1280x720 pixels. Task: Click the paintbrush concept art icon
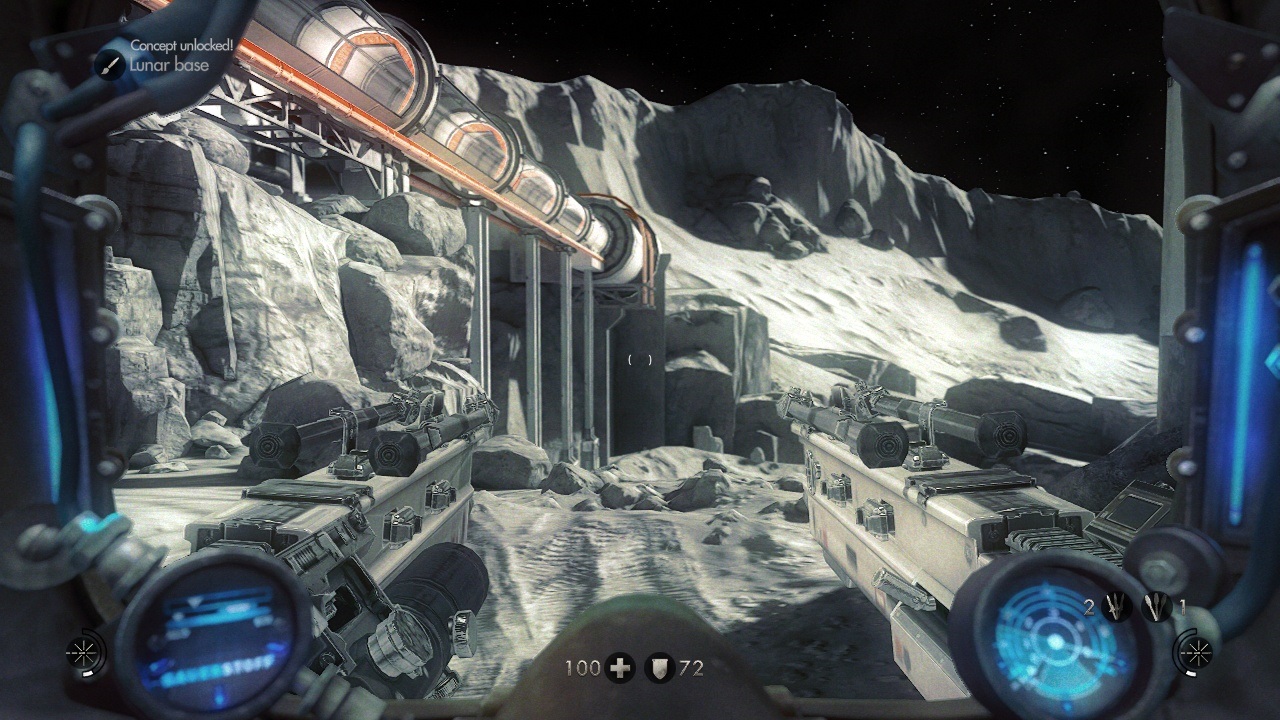click(110, 65)
